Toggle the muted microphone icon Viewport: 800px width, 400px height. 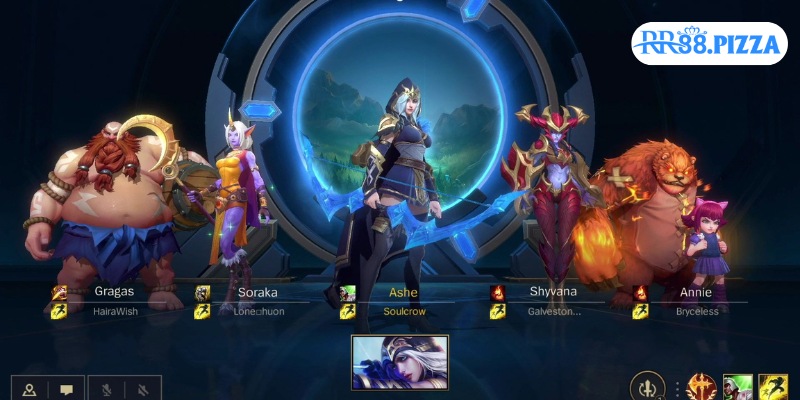(x=105, y=390)
